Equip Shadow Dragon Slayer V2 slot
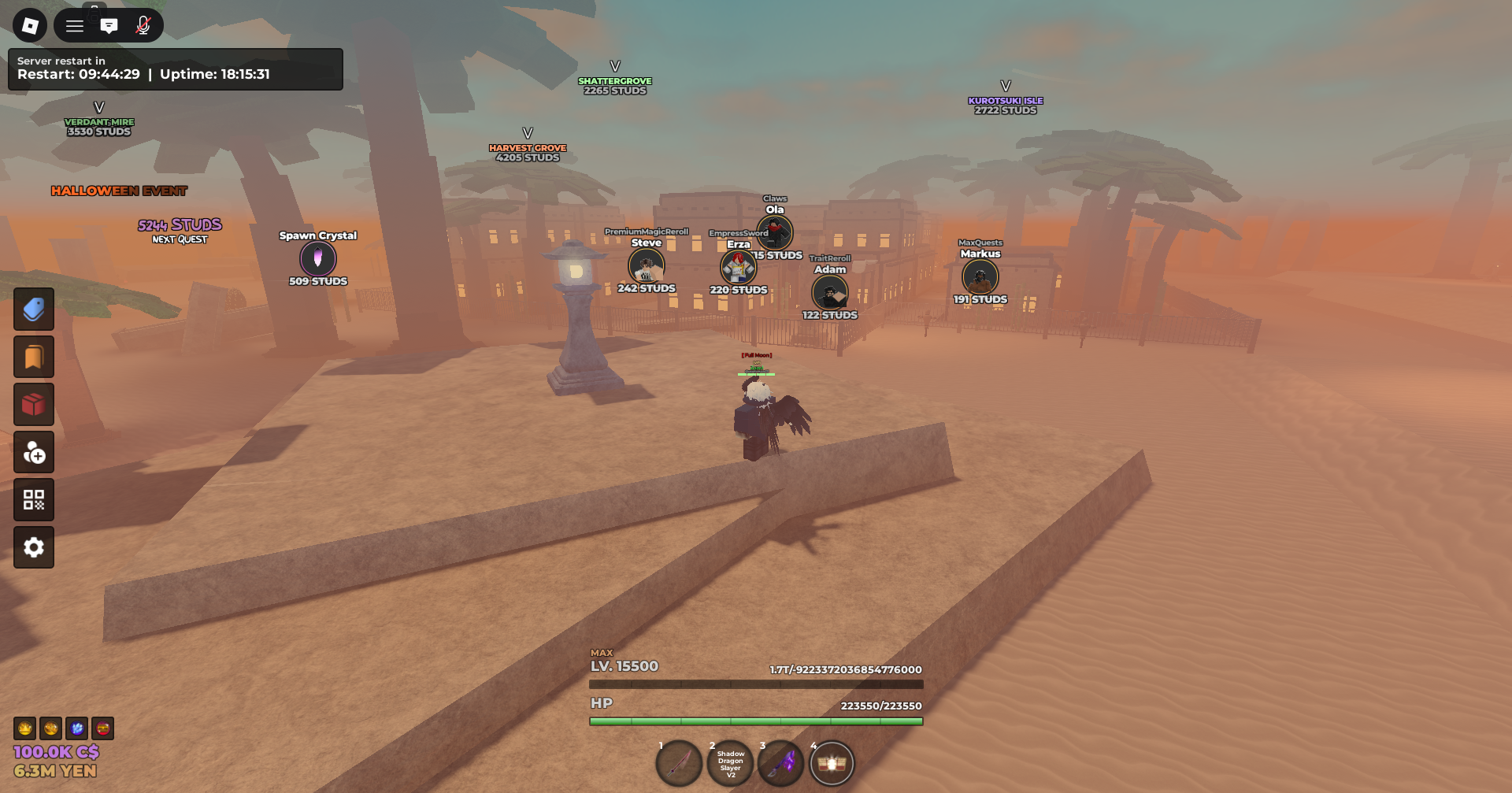This screenshot has width=1512, height=793. (x=730, y=764)
